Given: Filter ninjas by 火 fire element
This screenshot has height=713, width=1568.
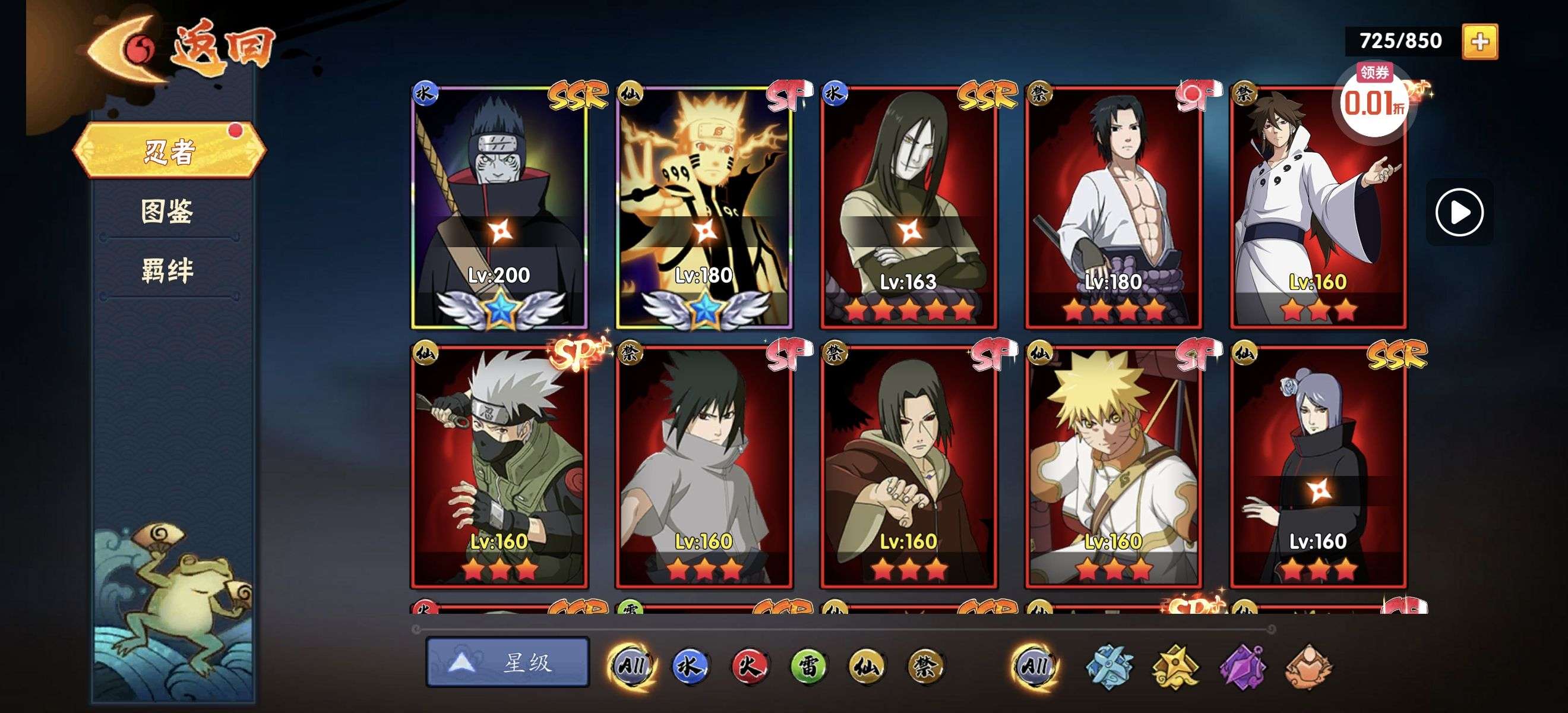Looking at the screenshot, I should pos(749,665).
